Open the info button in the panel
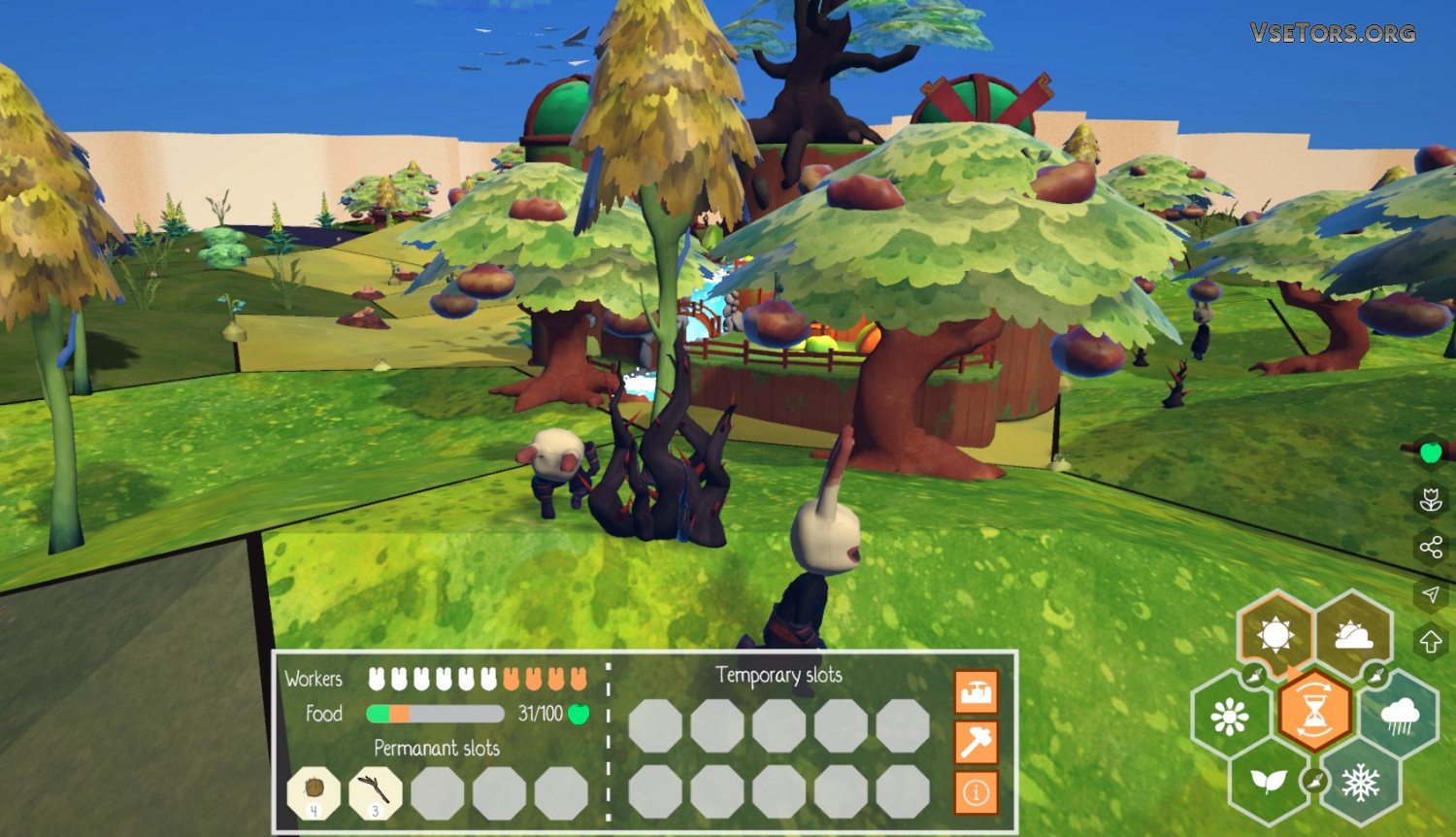This screenshot has height=837, width=1456. pos(976,792)
